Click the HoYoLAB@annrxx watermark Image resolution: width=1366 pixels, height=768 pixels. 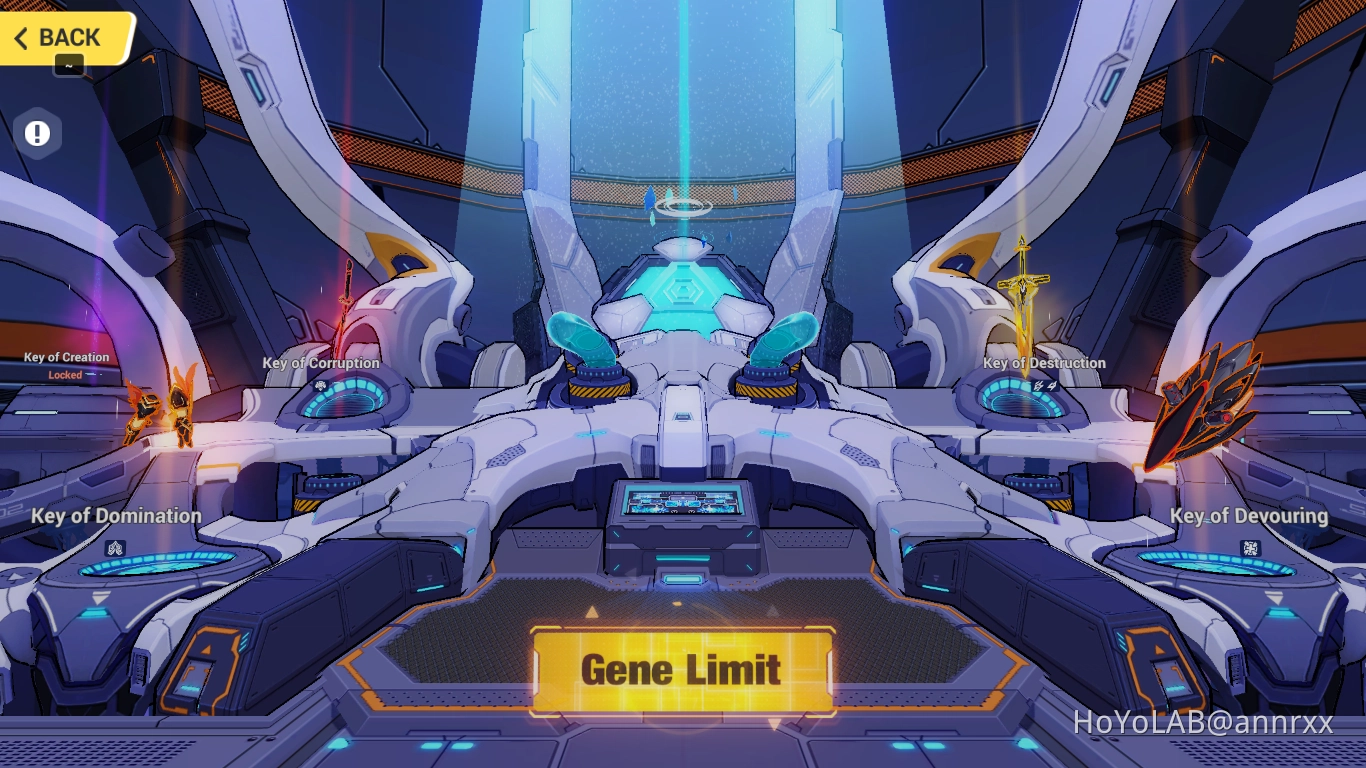click(1205, 723)
